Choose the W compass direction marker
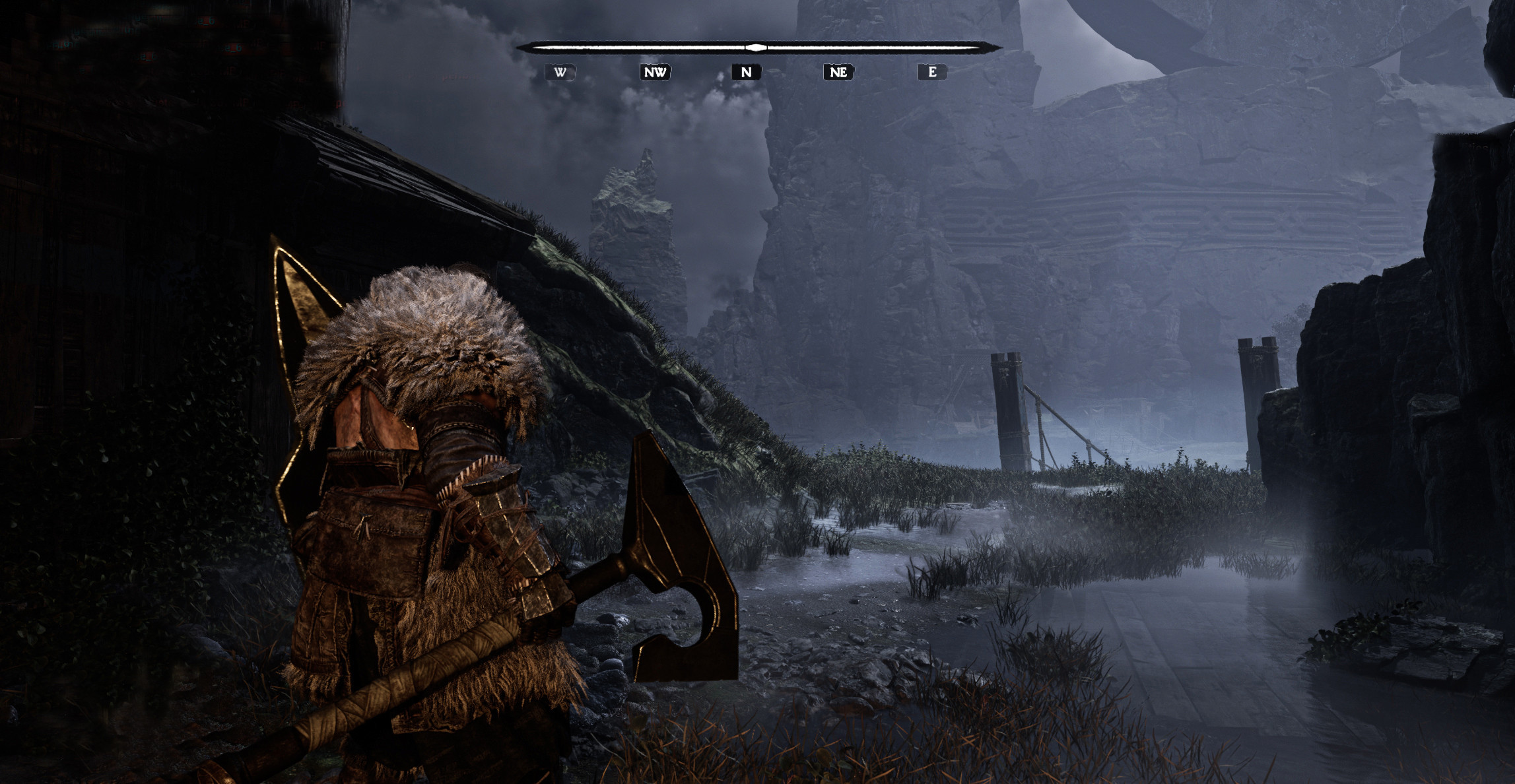 [x=560, y=72]
